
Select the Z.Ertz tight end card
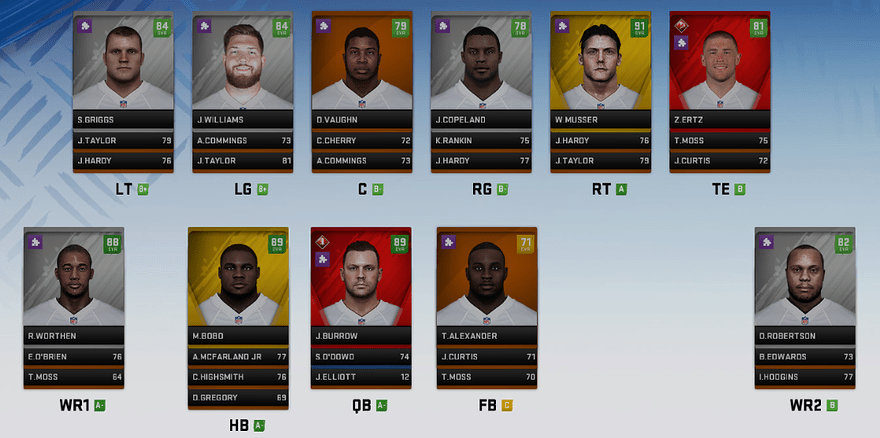(x=719, y=70)
